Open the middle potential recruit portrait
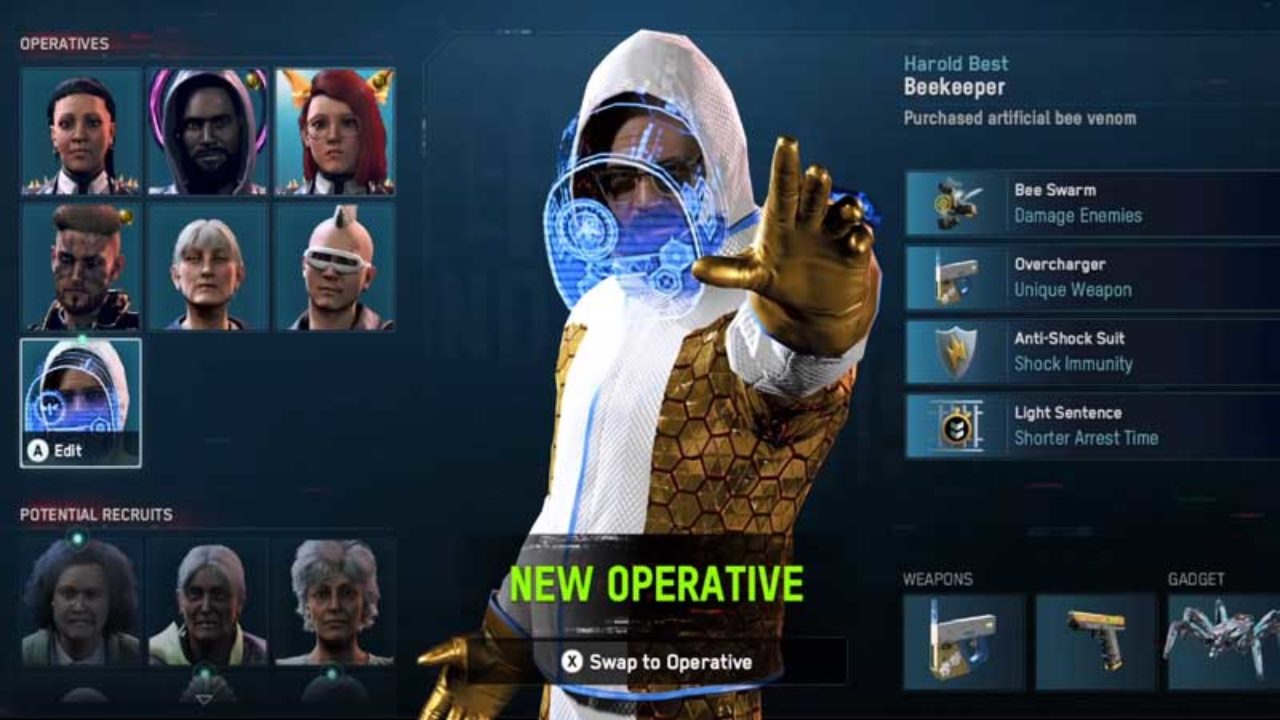This screenshot has width=1280, height=720. tap(208, 600)
